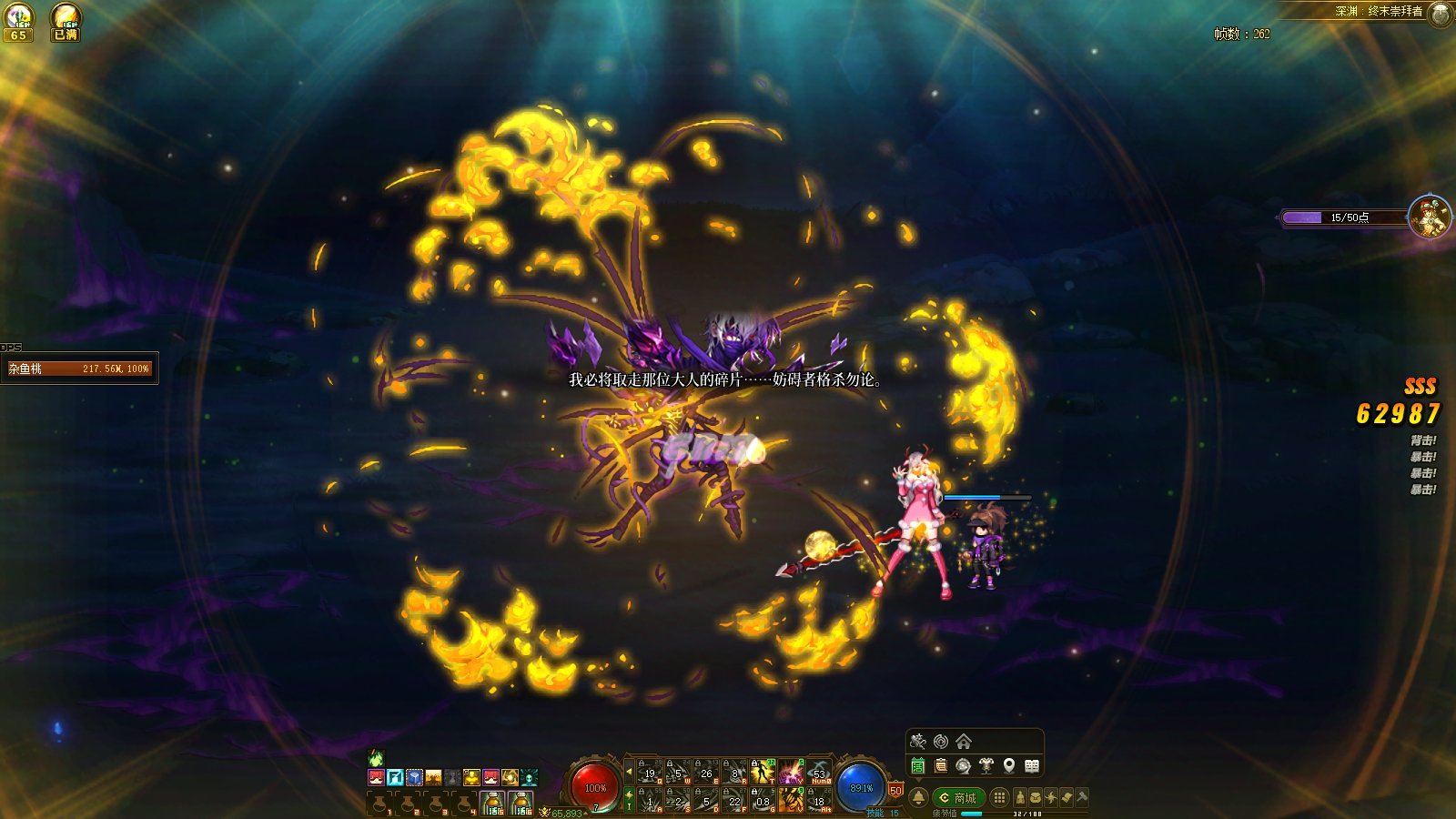This screenshot has height=819, width=1456.
Task: Click the character portrait beside 15/50点
Action: pos(1429,217)
